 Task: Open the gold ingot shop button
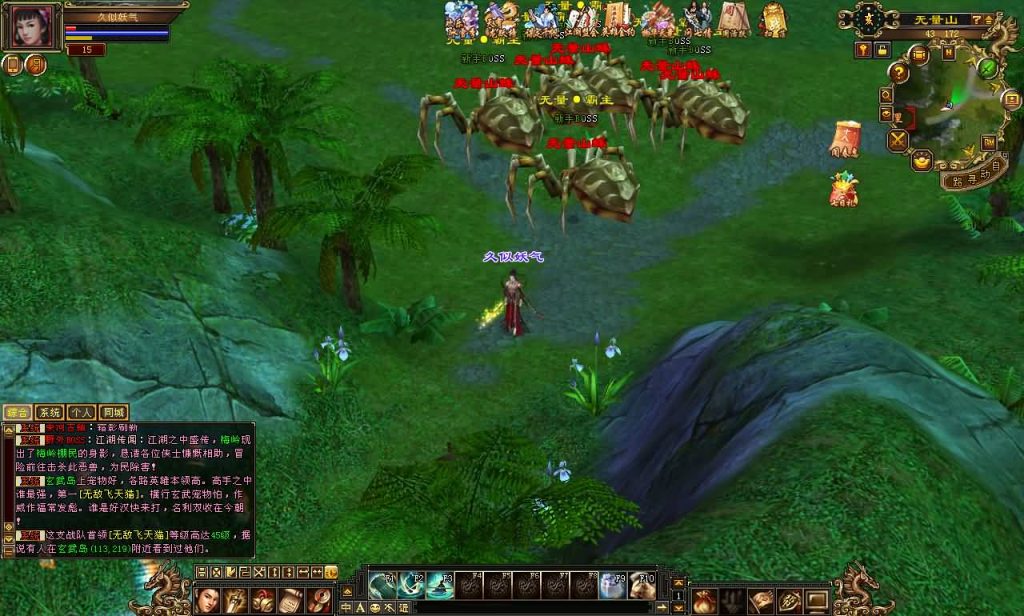921,159
